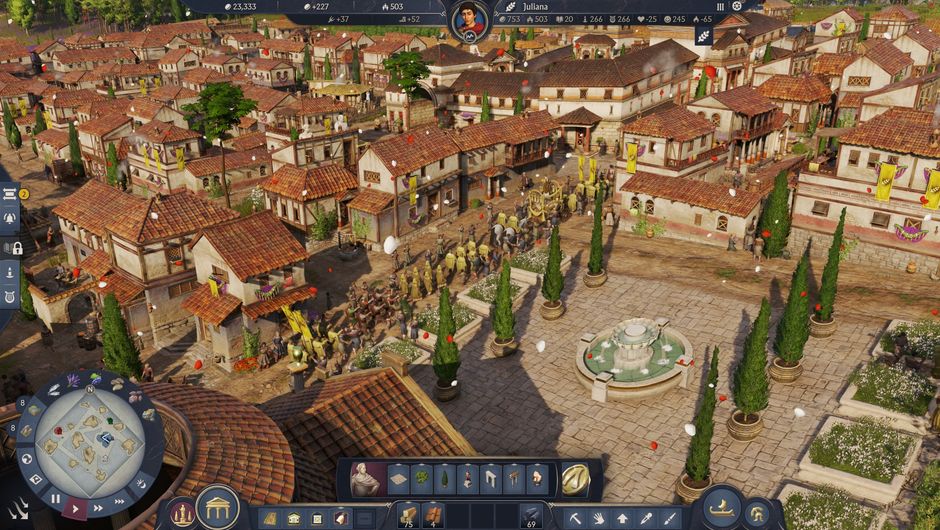The height and width of the screenshot is (530, 940).
Task: Activate the upgrade arrow tool
Action: point(622,517)
